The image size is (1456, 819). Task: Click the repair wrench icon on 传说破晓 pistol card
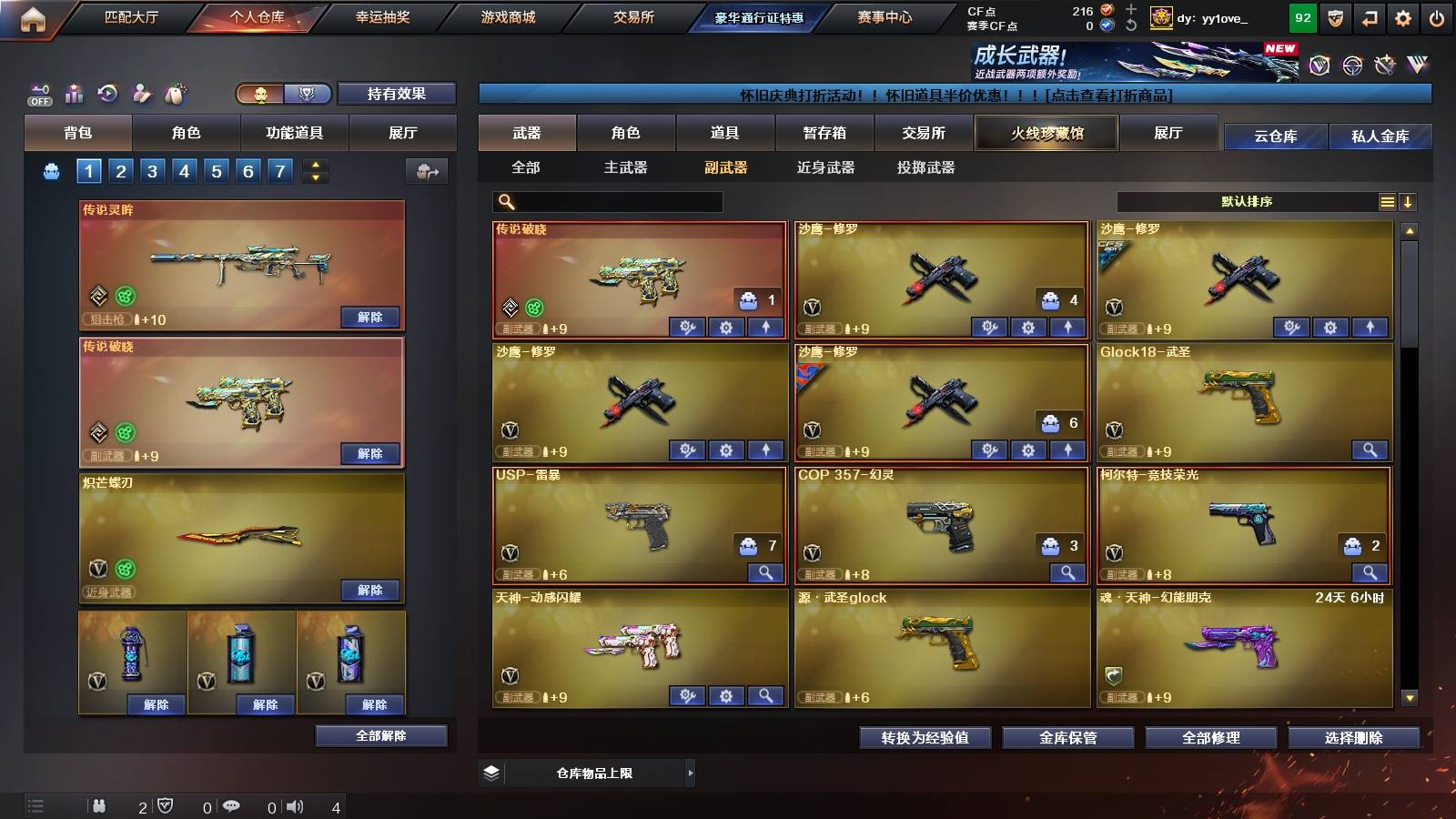pyautogui.click(x=688, y=326)
